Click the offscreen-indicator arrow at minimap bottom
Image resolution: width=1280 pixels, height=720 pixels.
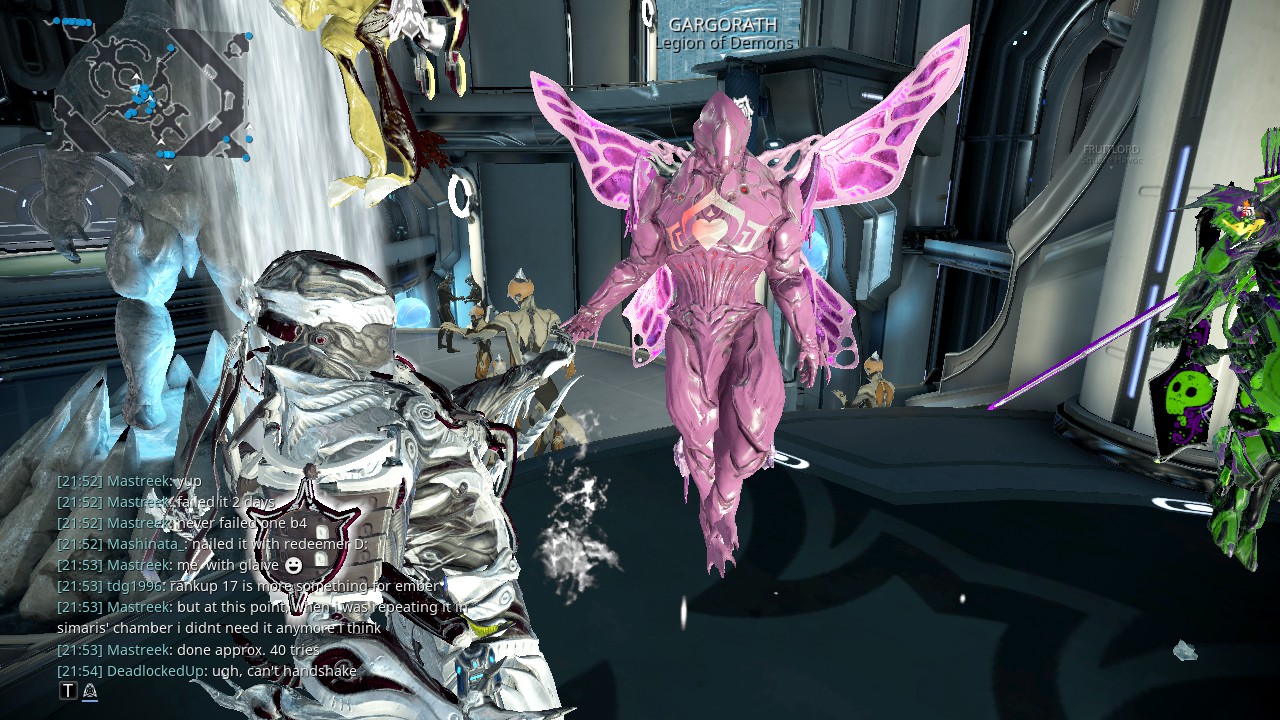(167, 166)
